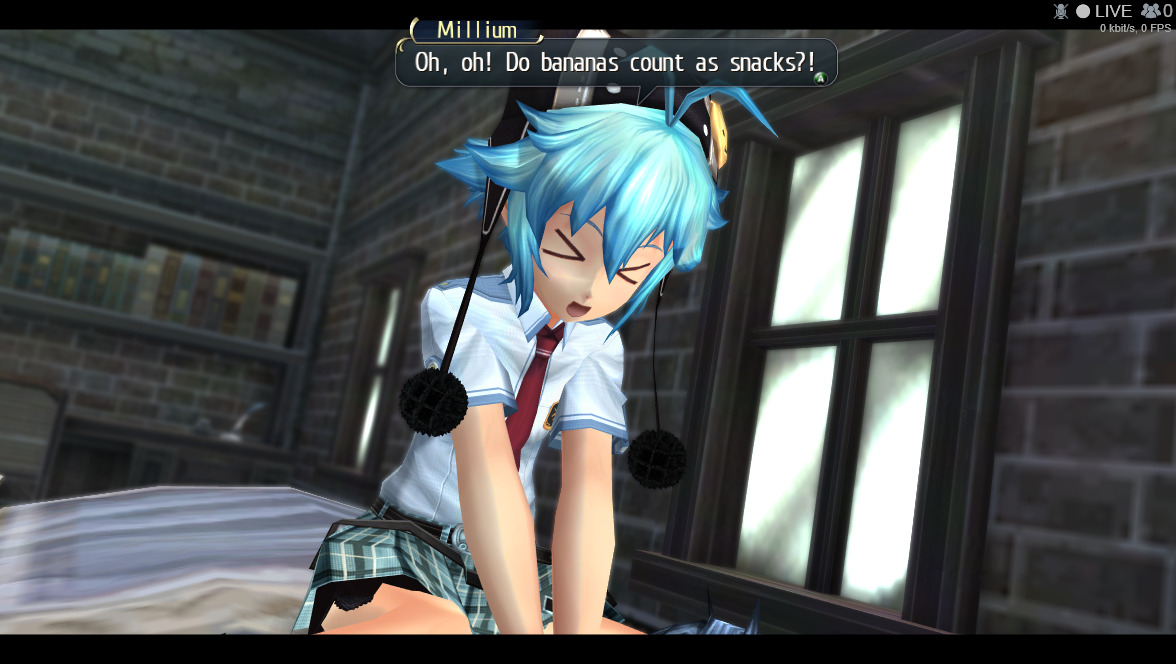Click the LIVE stream status indicator
This screenshot has height=664, width=1176.
(x=1103, y=11)
